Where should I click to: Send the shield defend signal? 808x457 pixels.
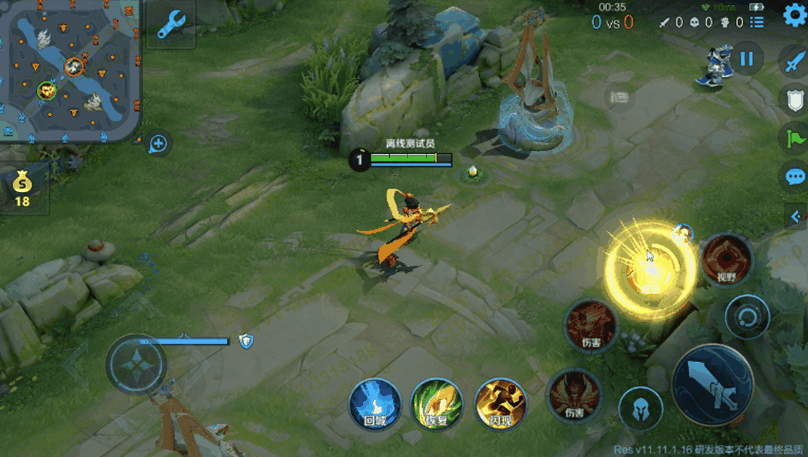pyautogui.click(x=793, y=99)
